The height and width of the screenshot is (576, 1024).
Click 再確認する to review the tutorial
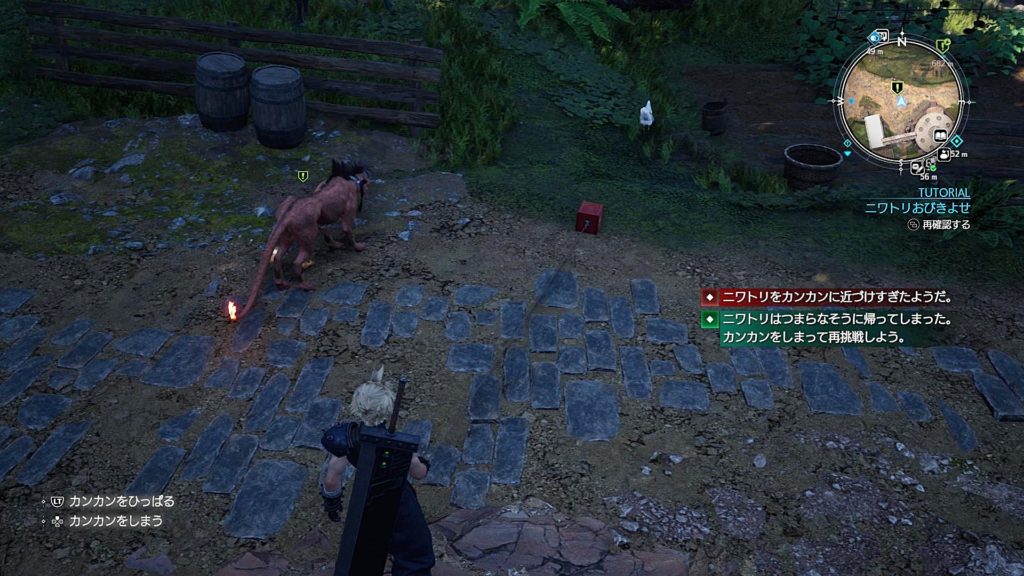[x=939, y=226]
